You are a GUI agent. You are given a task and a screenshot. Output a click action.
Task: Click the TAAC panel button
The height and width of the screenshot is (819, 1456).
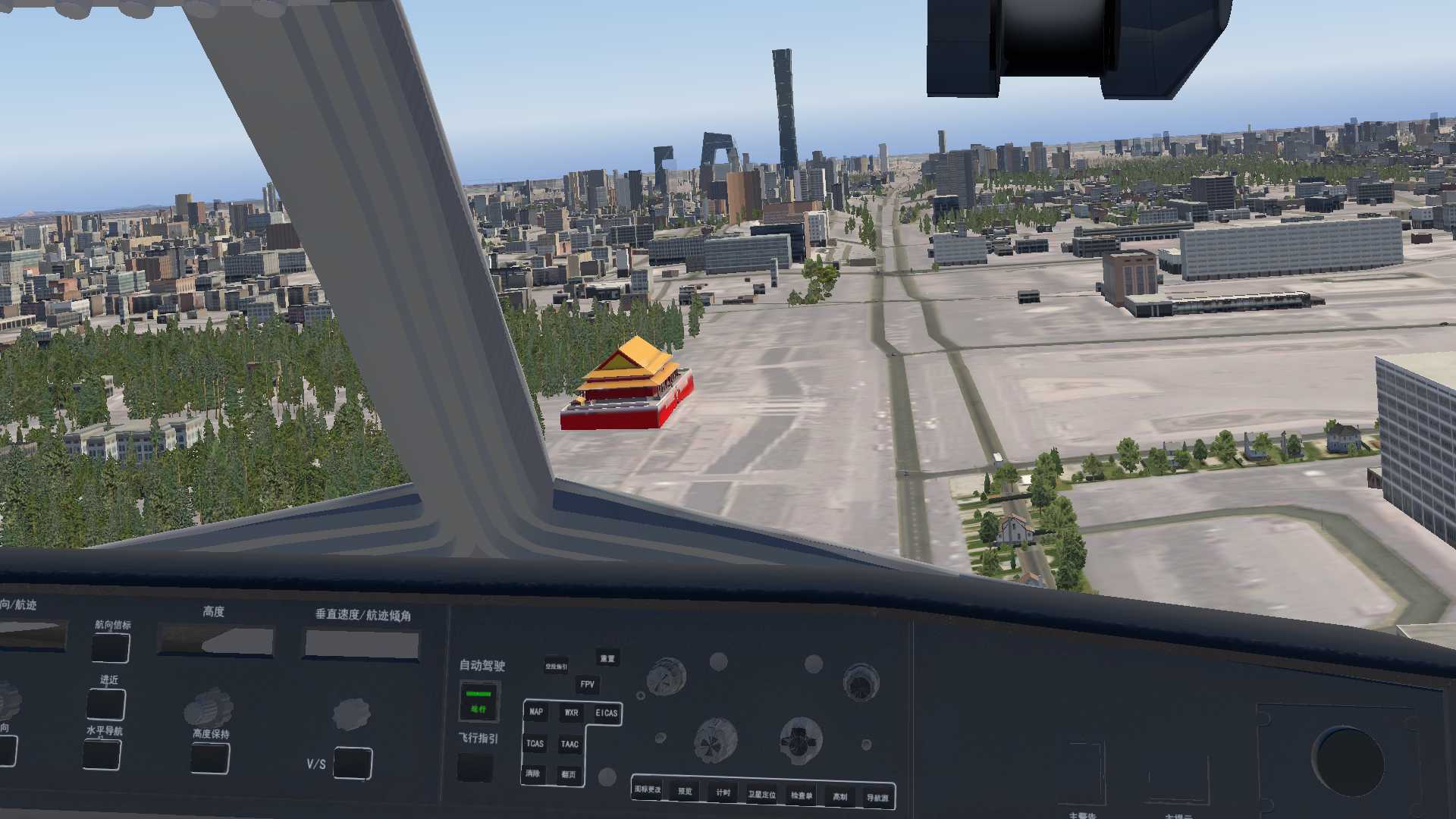(570, 745)
